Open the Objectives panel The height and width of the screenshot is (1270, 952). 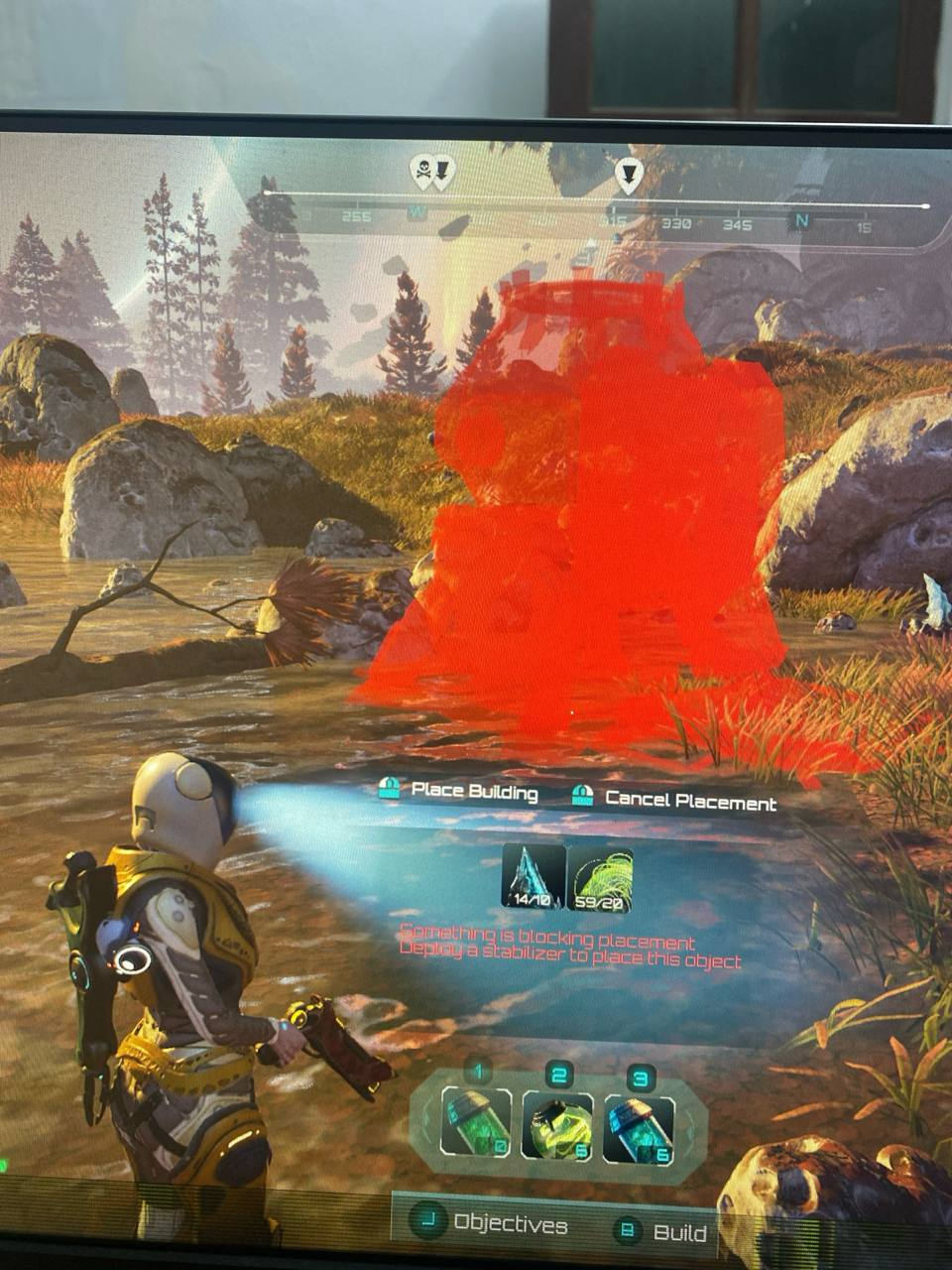[492, 1223]
